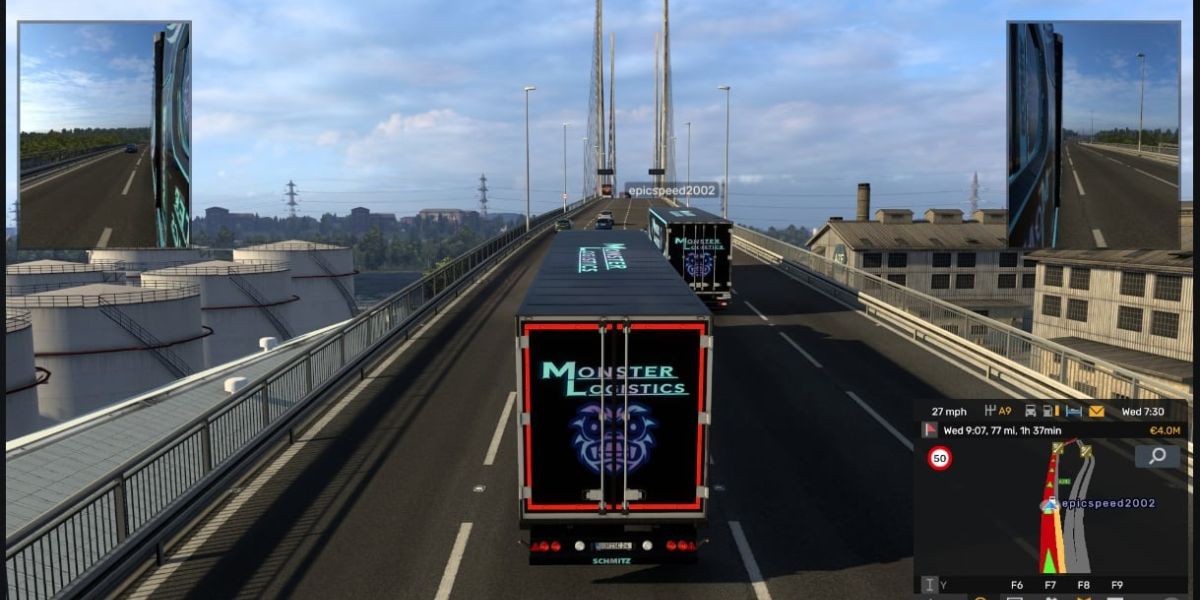Click the GPS route minimap
Viewport: 1200px width, 600px height.
1050,510
